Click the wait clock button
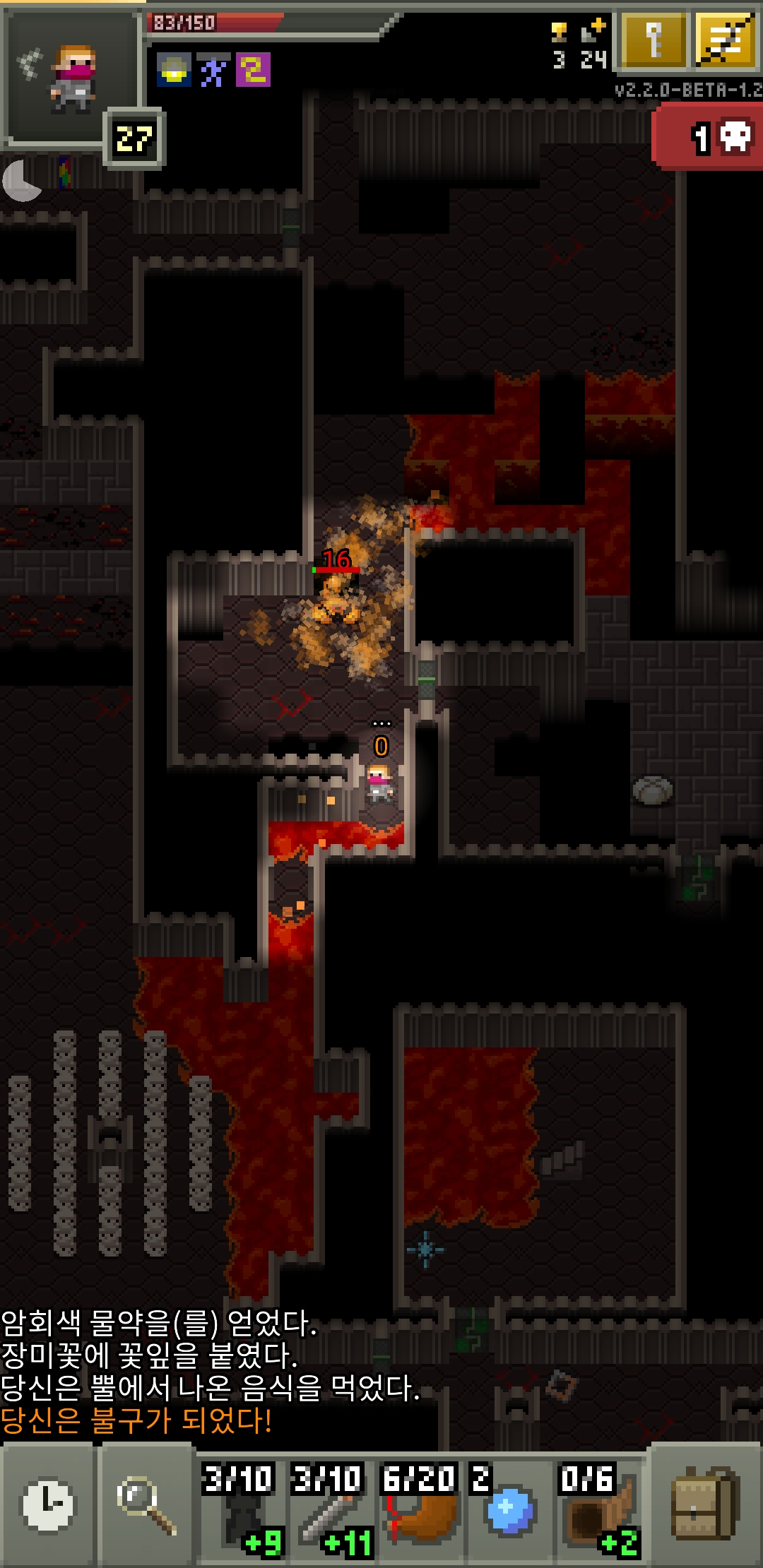763x1568 pixels. pyautogui.click(x=47, y=1504)
